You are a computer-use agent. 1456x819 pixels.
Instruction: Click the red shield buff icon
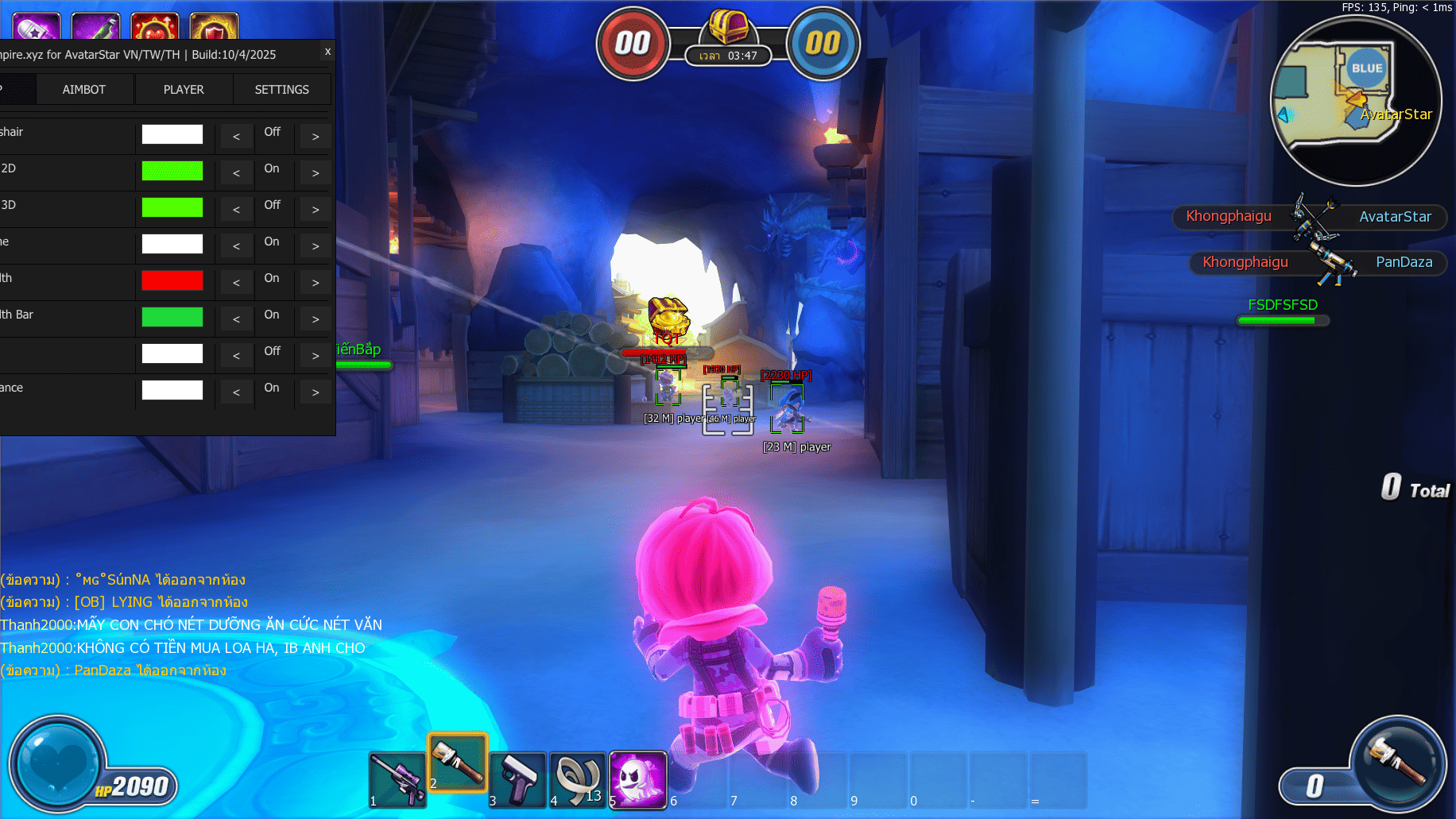pyautogui.click(x=215, y=27)
